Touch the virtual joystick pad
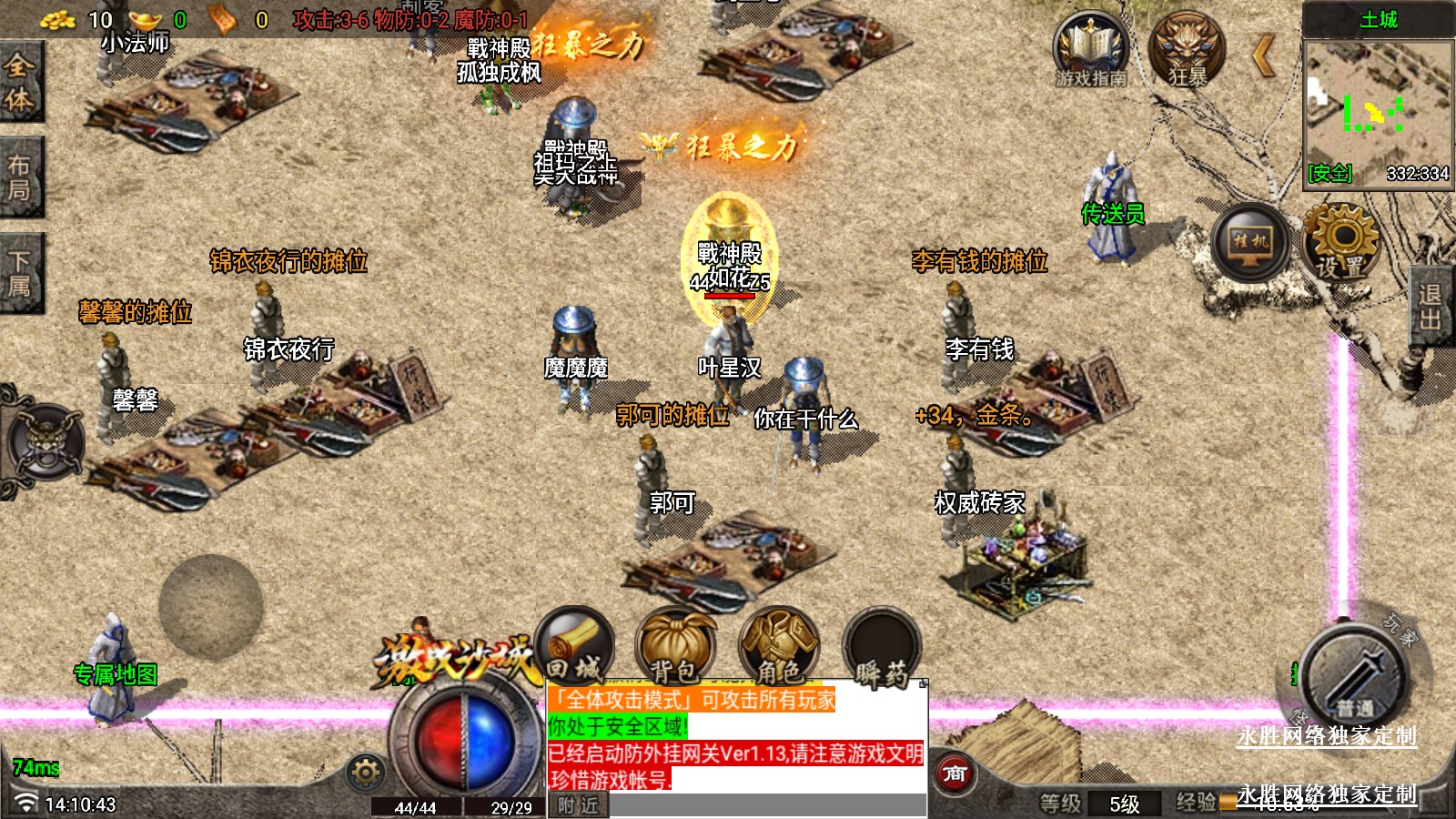Viewport: 1456px width, 819px height. click(211, 606)
